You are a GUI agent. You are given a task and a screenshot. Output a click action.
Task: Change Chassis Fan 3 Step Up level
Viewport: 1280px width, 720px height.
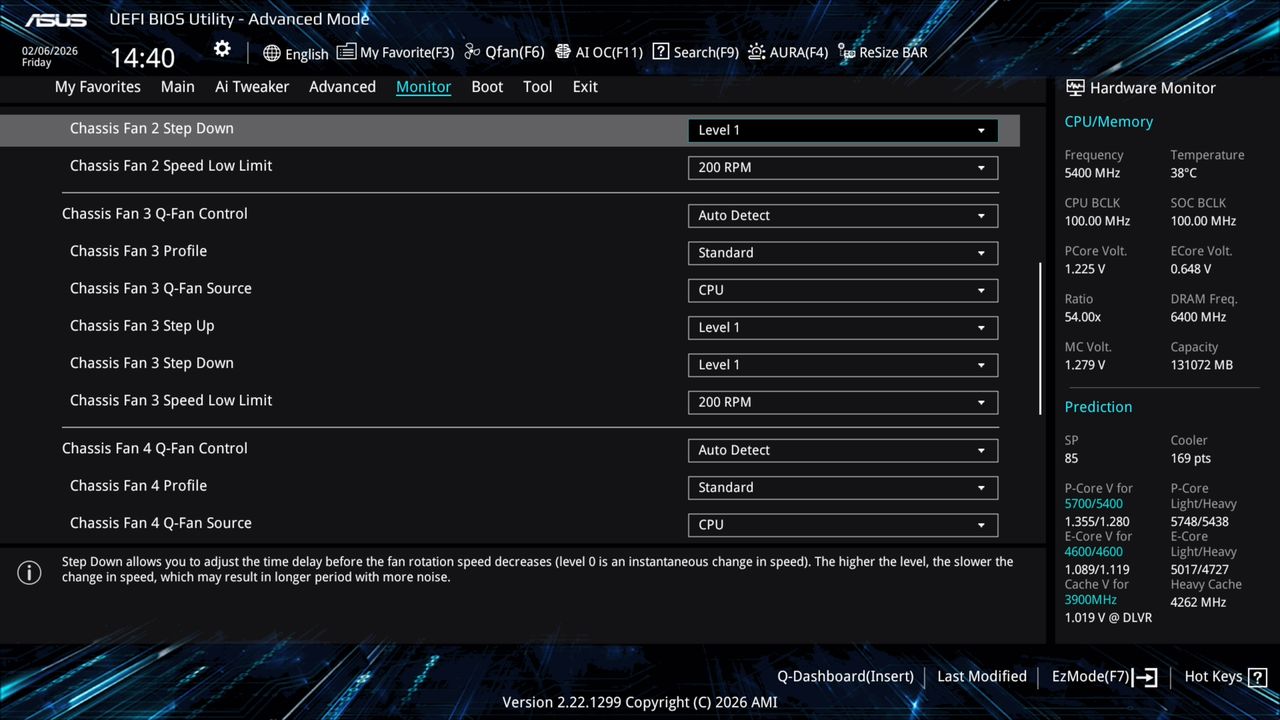(x=842, y=327)
